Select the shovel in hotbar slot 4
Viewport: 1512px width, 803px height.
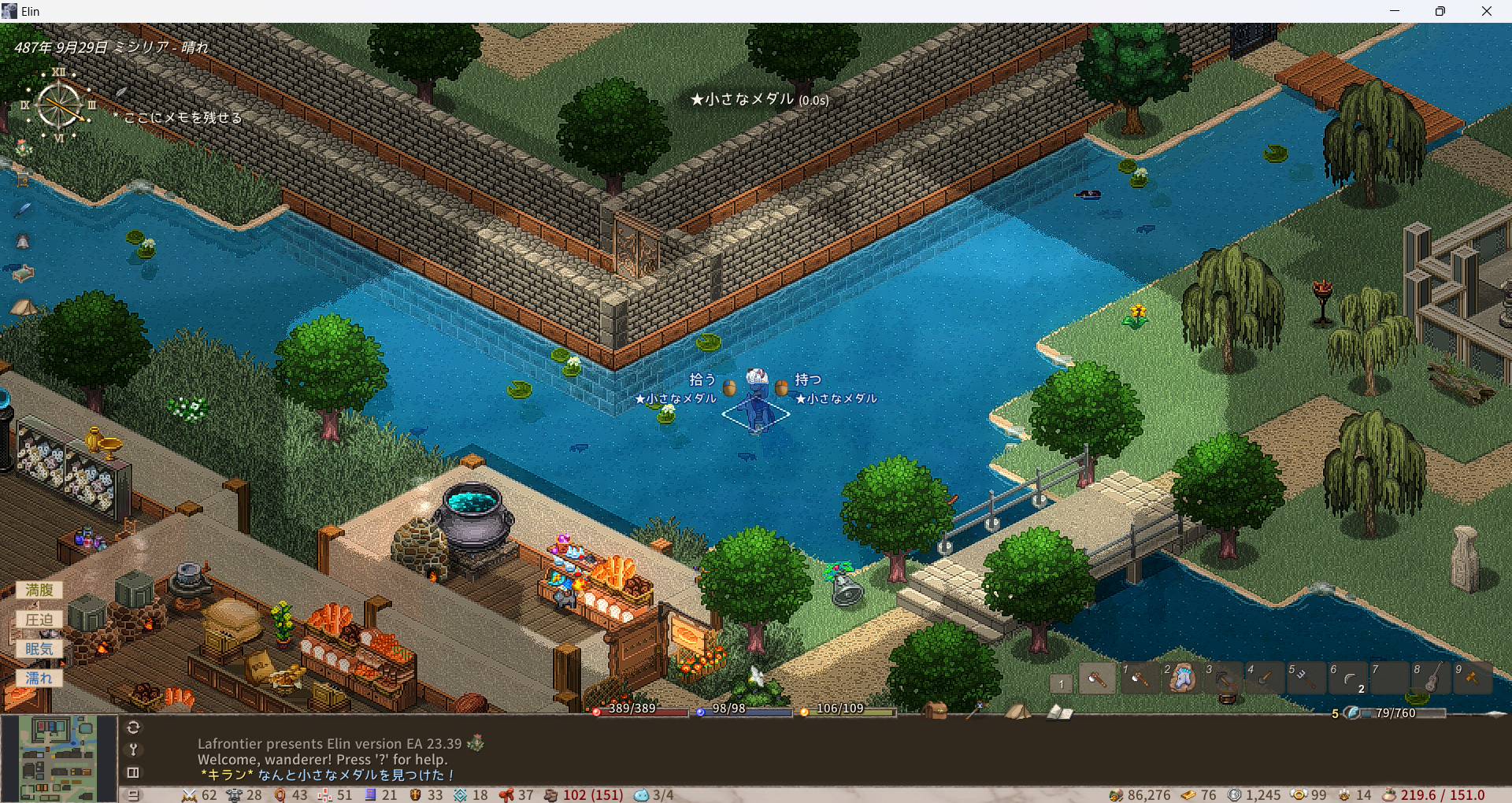(x=1266, y=678)
